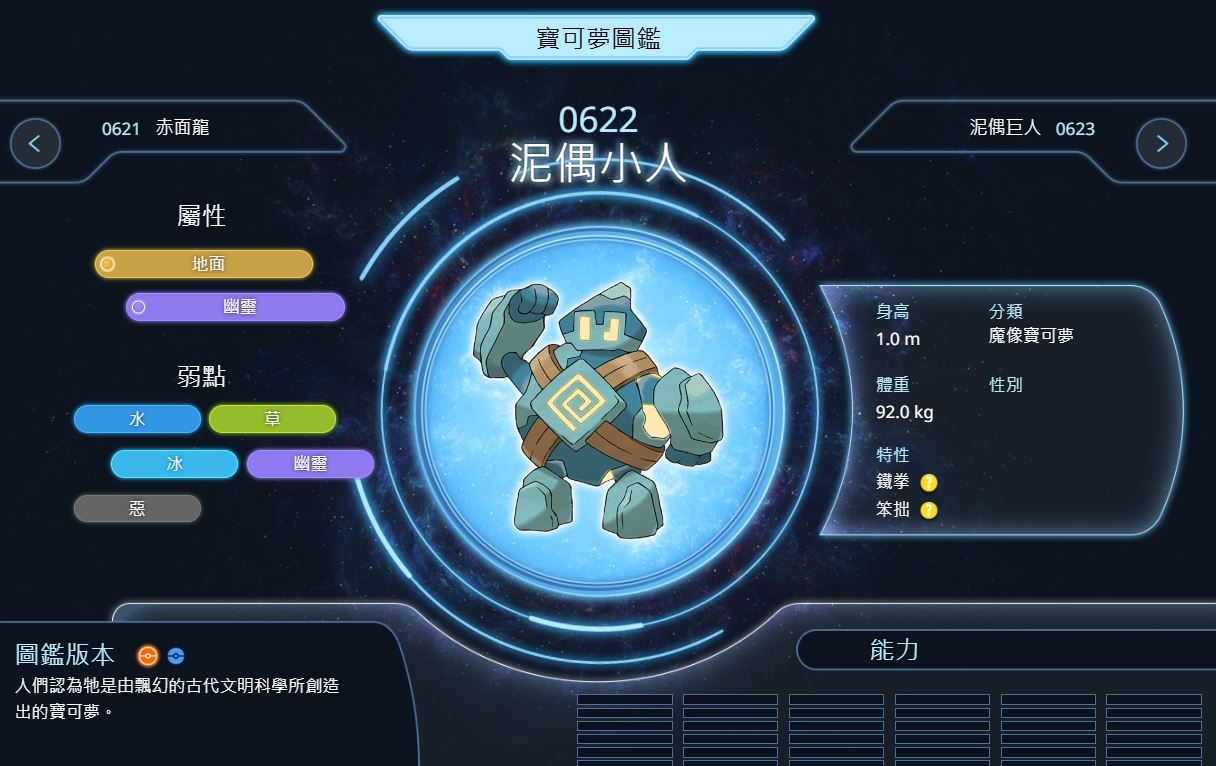Switch to the orange Poké Ball version

(148, 656)
